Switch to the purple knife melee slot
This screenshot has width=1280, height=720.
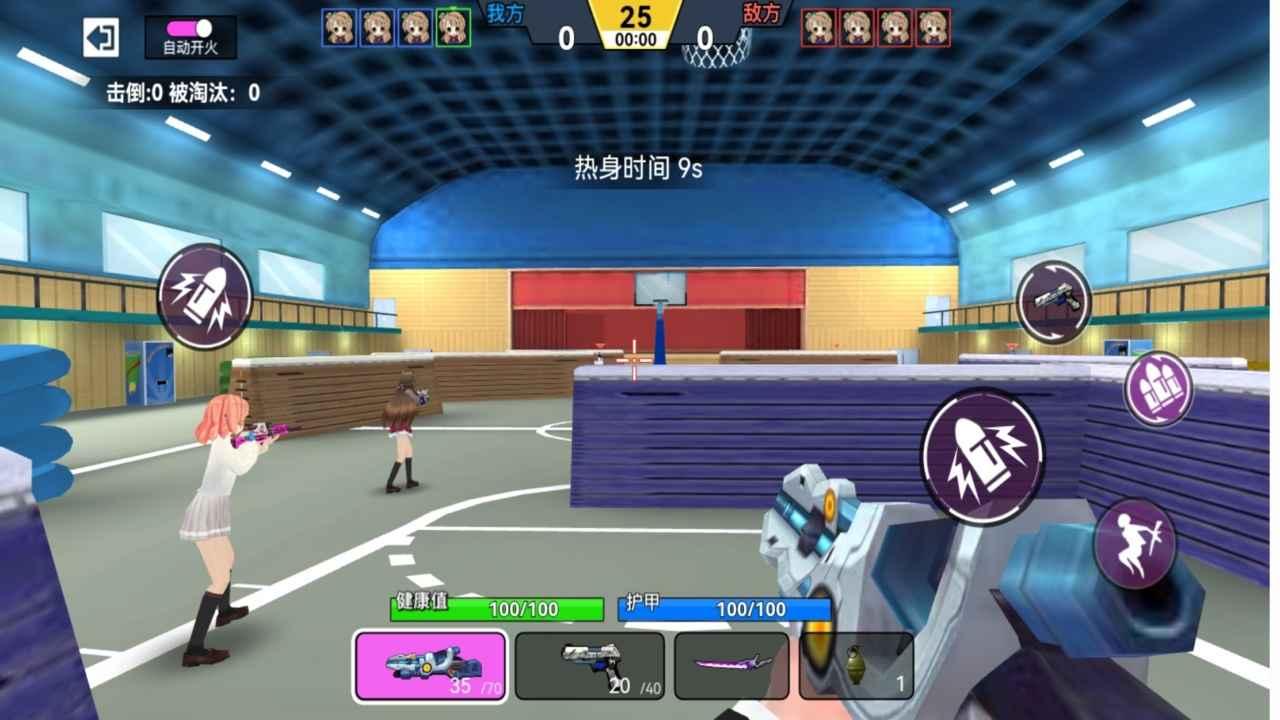tap(730, 668)
